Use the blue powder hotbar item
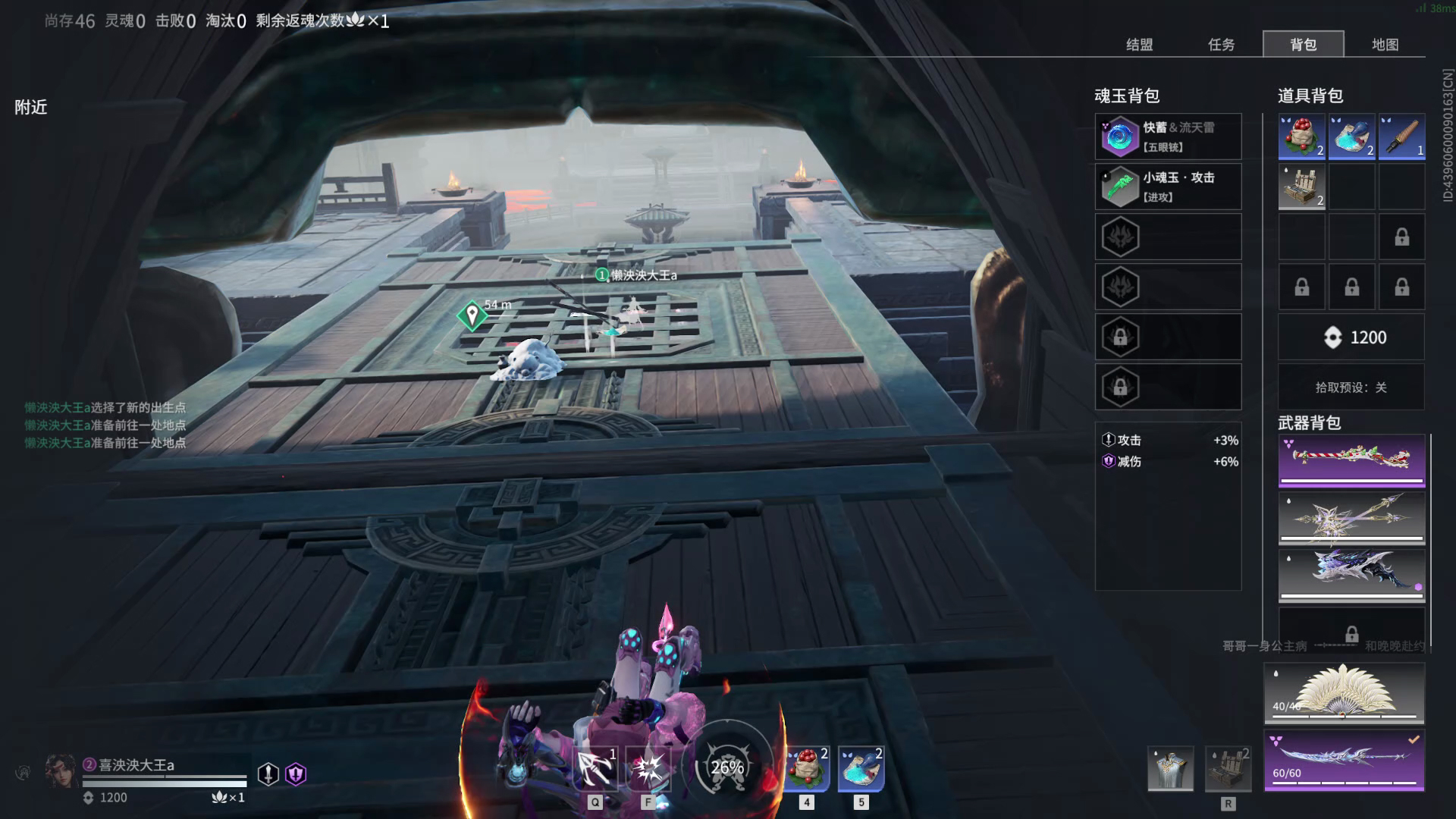 (x=861, y=768)
